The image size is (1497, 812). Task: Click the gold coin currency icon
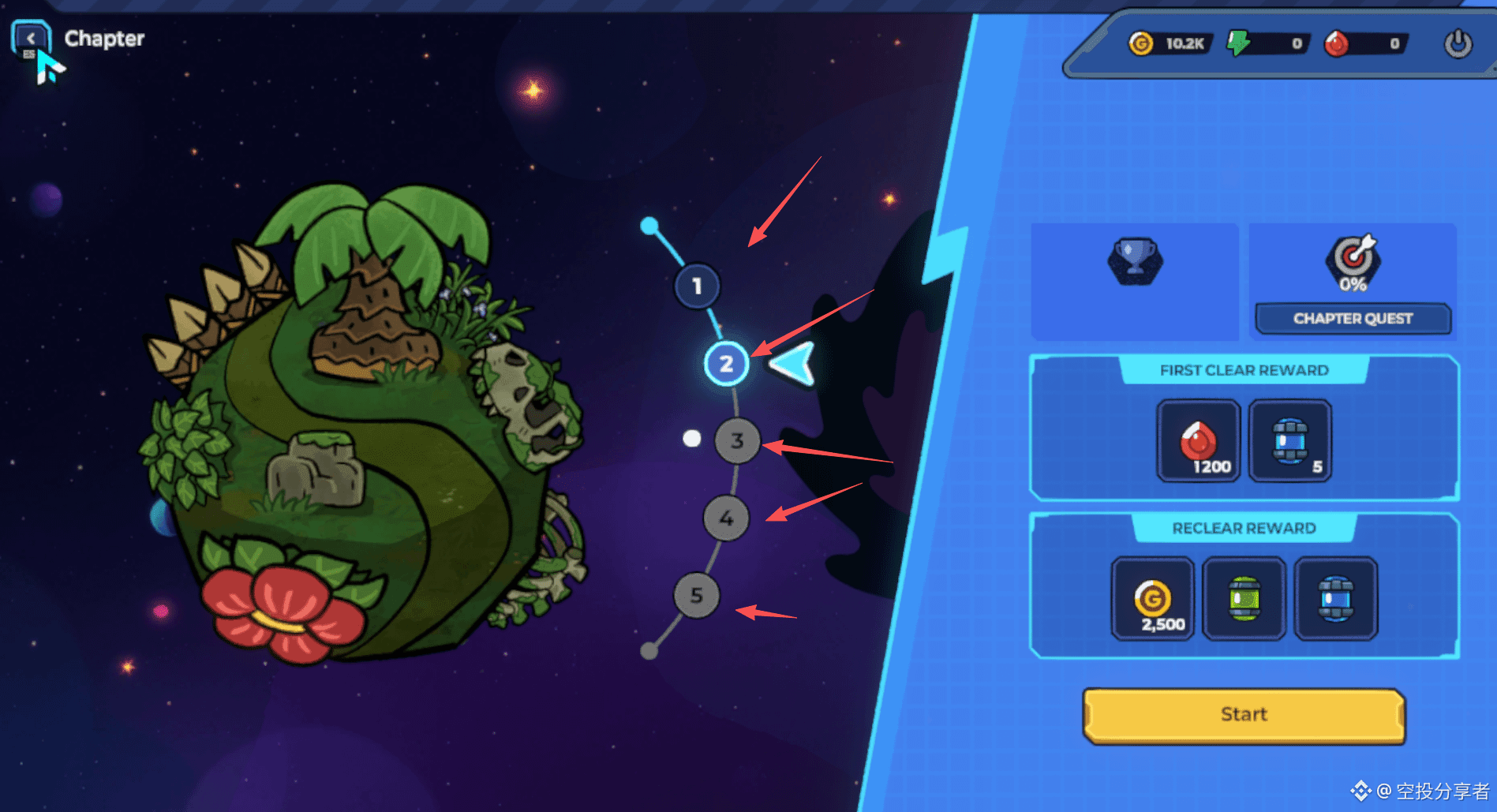pyautogui.click(x=1140, y=43)
